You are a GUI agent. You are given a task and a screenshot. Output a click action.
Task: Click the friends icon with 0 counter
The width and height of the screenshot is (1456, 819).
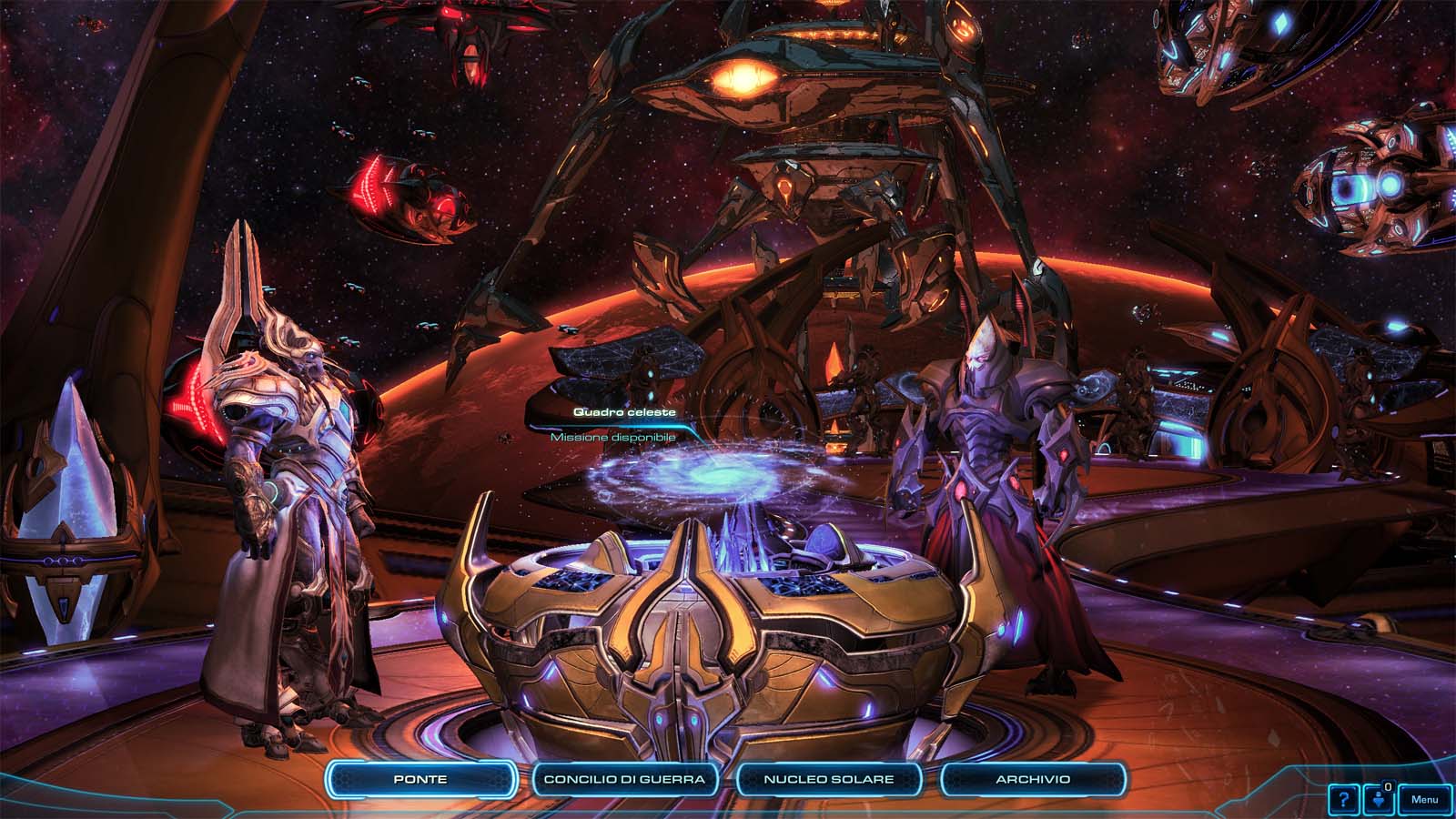[1379, 800]
